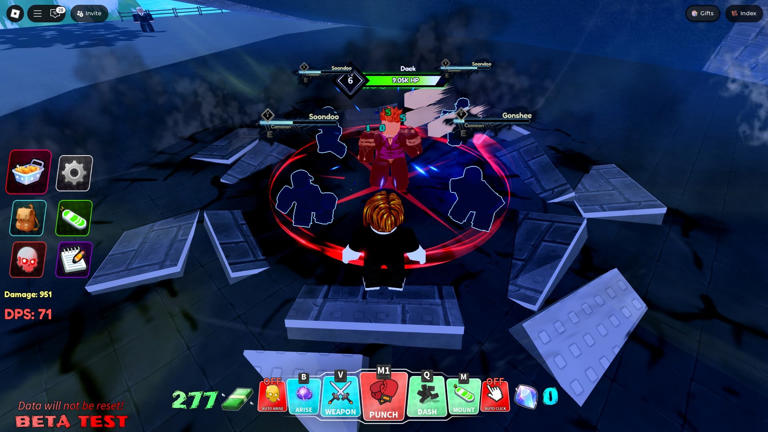
Task: Open the gear settings menu
Action: pyautogui.click(x=74, y=173)
